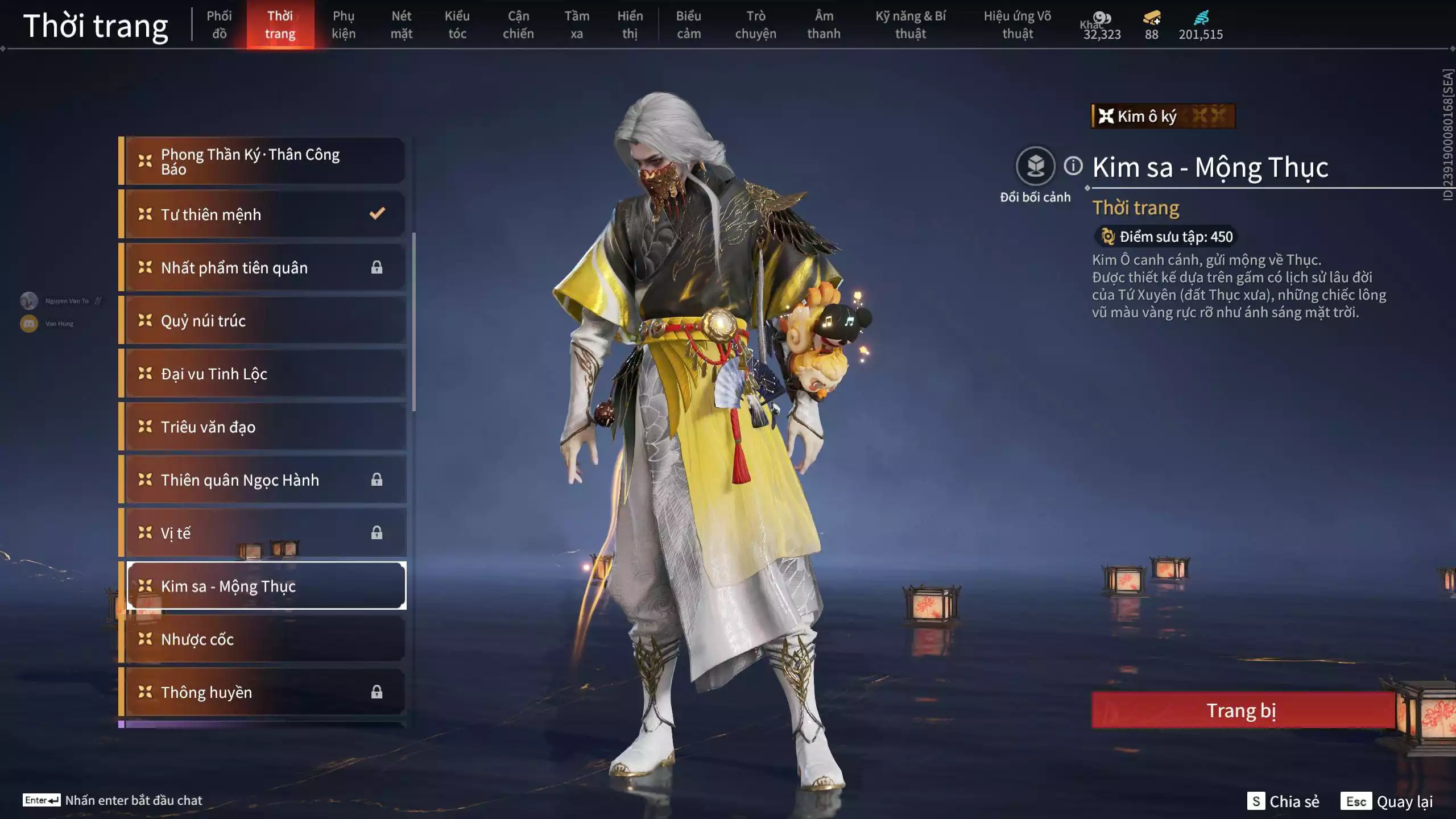Screen dimensions: 1456x819
Task: Open the Kiểu tóc tab
Action: tap(458, 24)
